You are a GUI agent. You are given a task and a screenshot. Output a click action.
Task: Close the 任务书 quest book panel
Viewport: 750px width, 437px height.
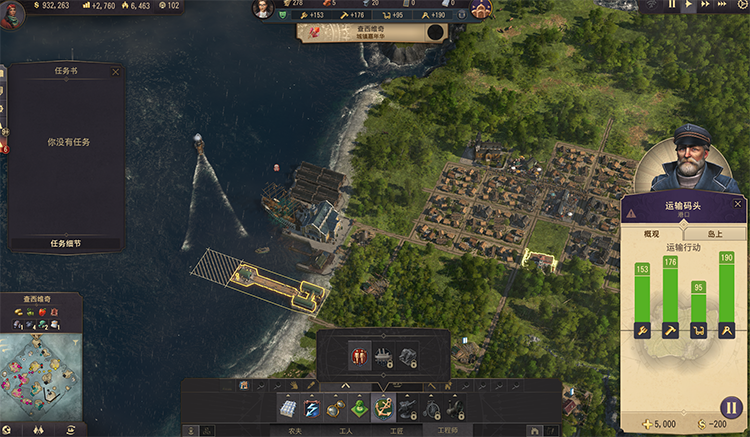115,72
